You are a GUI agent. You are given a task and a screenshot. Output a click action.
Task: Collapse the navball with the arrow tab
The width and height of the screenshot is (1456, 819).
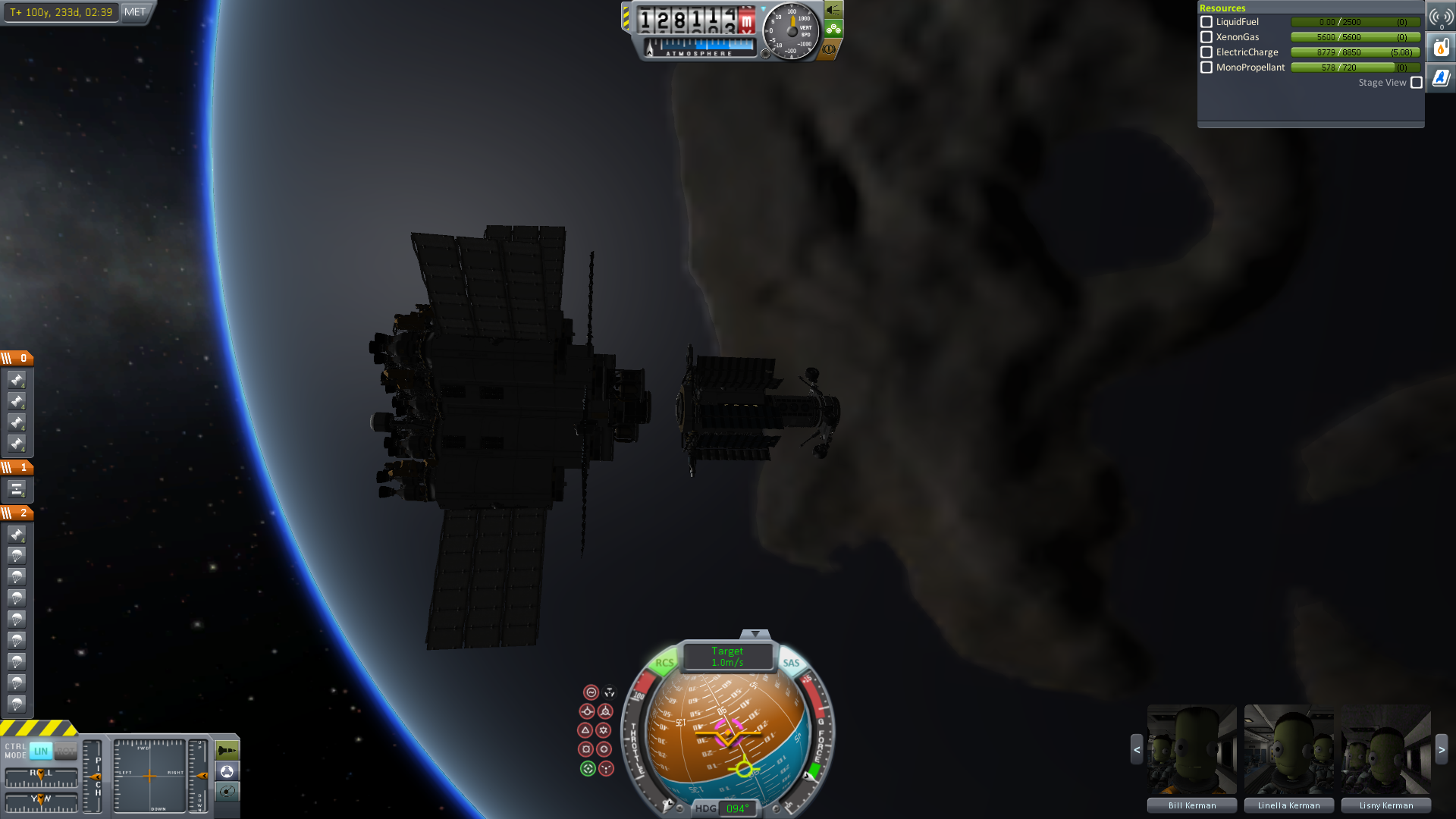pyautogui.click(x=755, y=634)
